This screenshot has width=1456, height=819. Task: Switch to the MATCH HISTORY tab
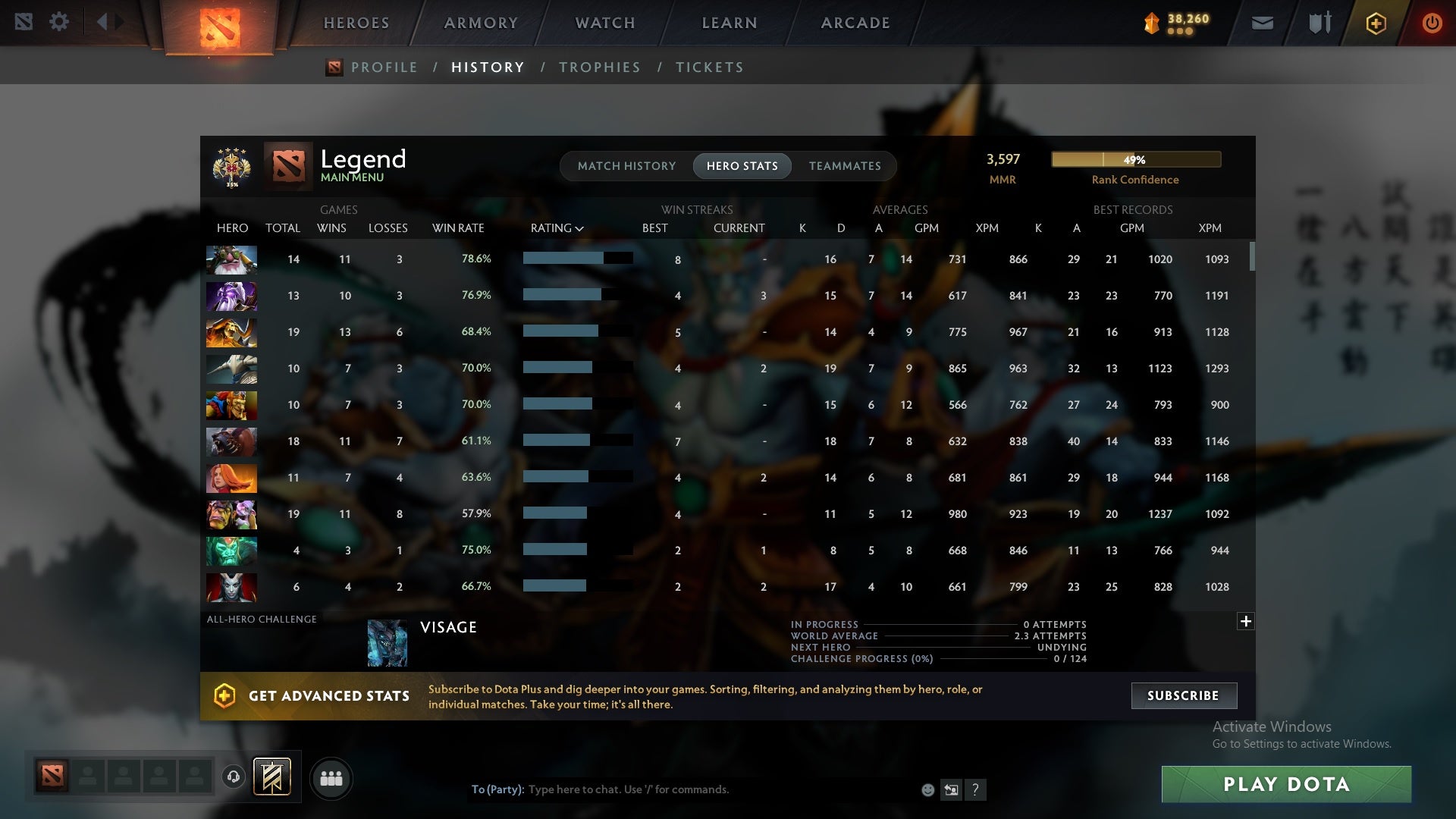pos(626,165)
